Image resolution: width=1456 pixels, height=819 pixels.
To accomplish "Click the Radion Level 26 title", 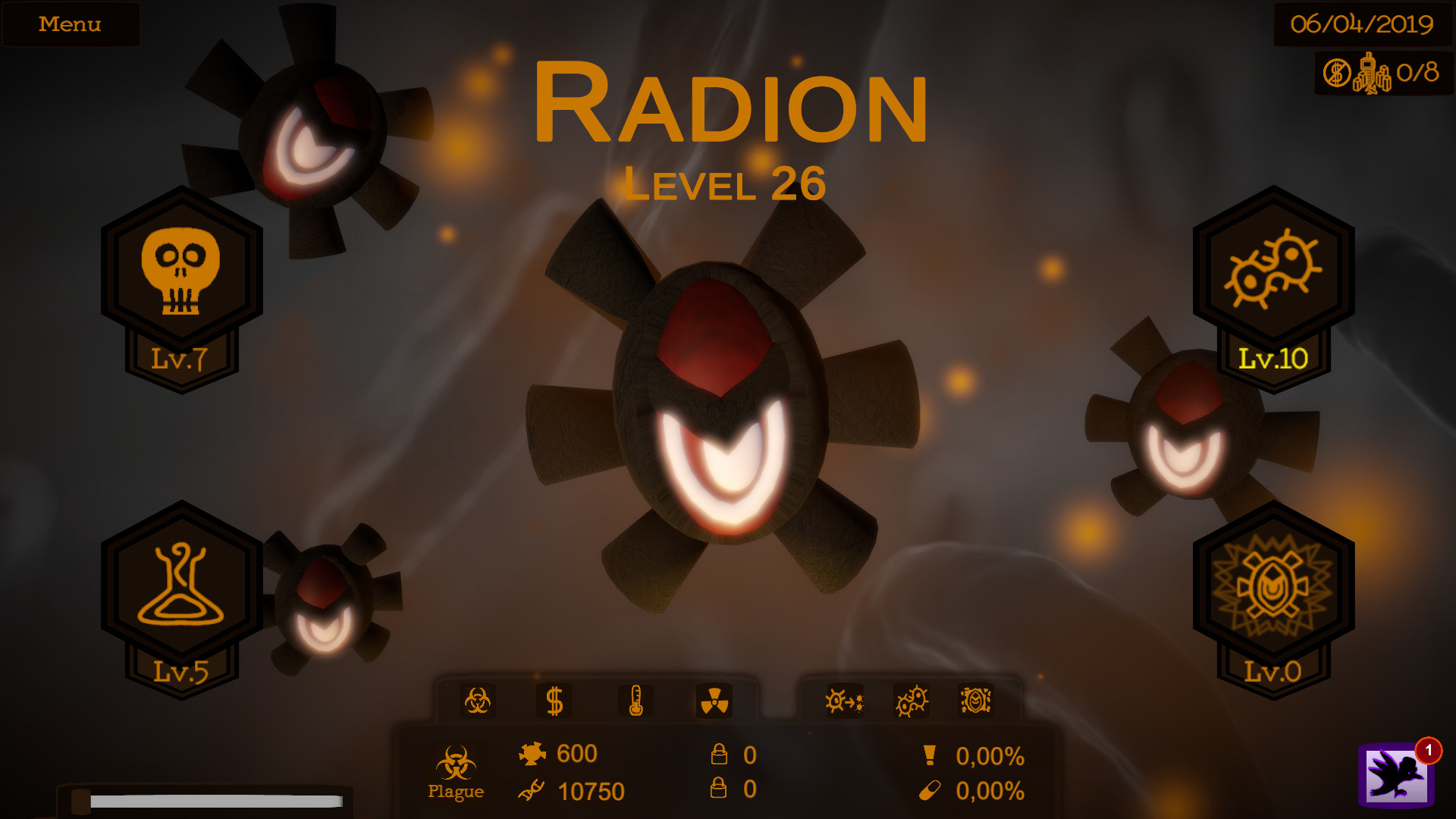I will click(730, 110).
